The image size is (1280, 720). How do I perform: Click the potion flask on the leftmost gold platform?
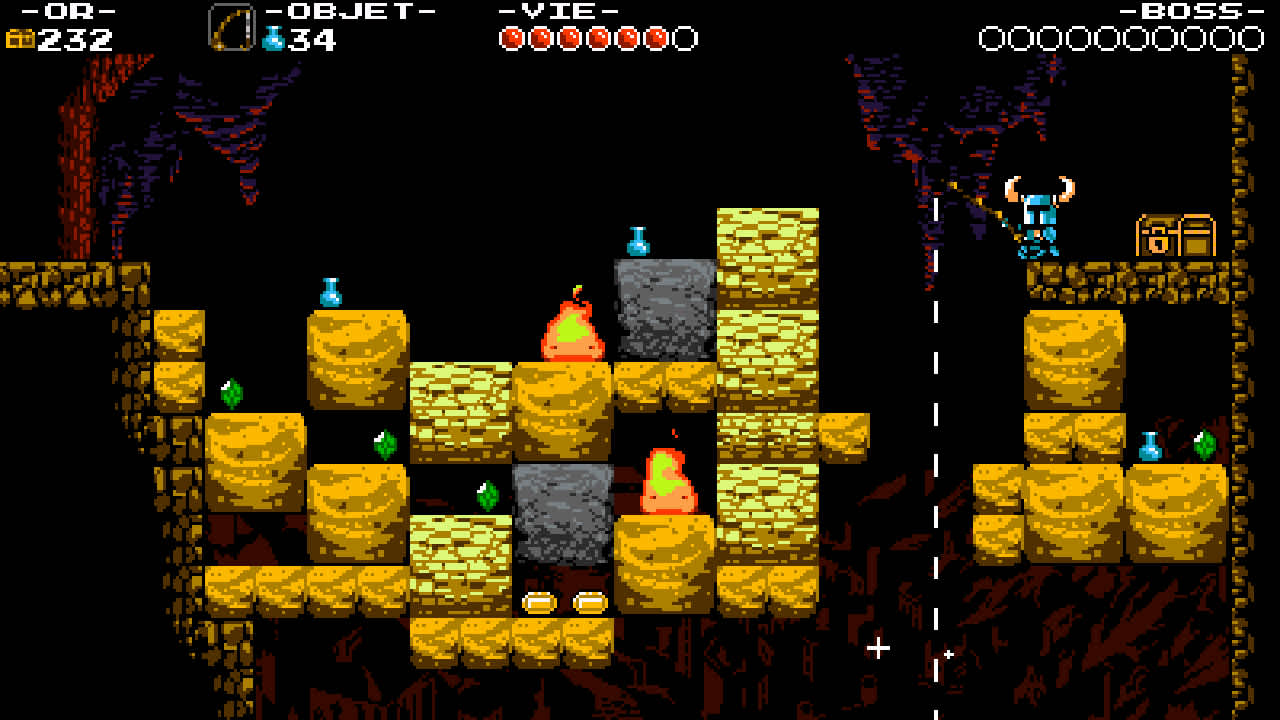[330, 292]
